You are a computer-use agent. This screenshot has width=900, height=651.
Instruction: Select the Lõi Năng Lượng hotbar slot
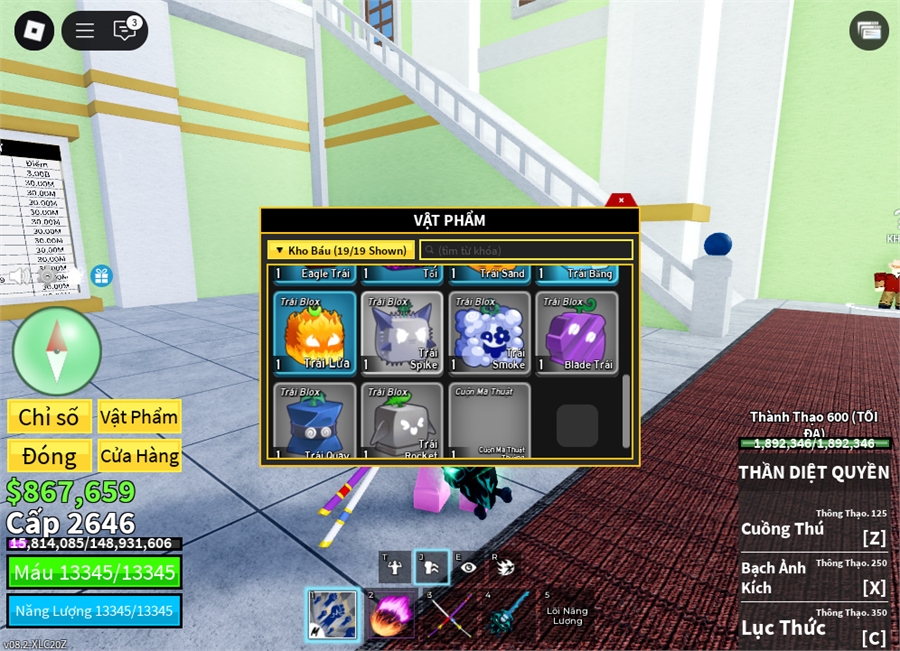click(x=567, y=612)
